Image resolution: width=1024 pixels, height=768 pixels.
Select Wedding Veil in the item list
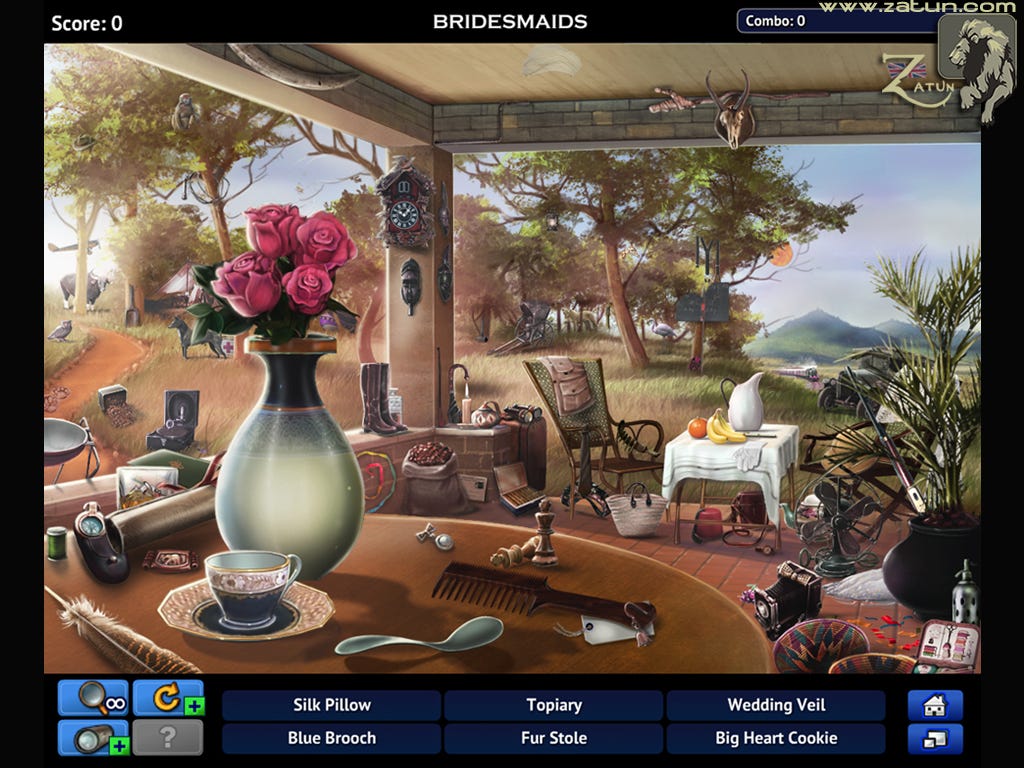pos(776,705)
